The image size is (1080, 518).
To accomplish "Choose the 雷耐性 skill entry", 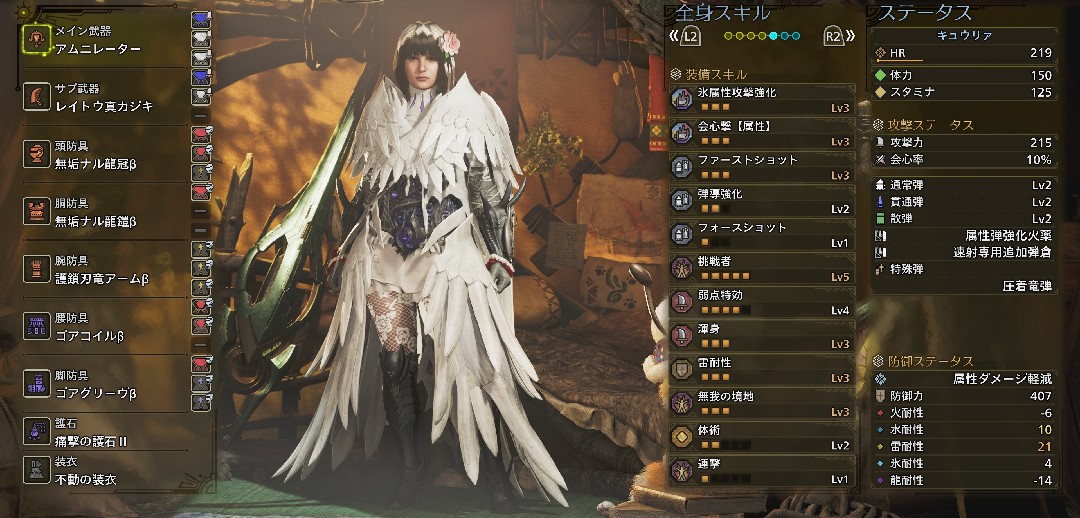I will tap(762, 371).
